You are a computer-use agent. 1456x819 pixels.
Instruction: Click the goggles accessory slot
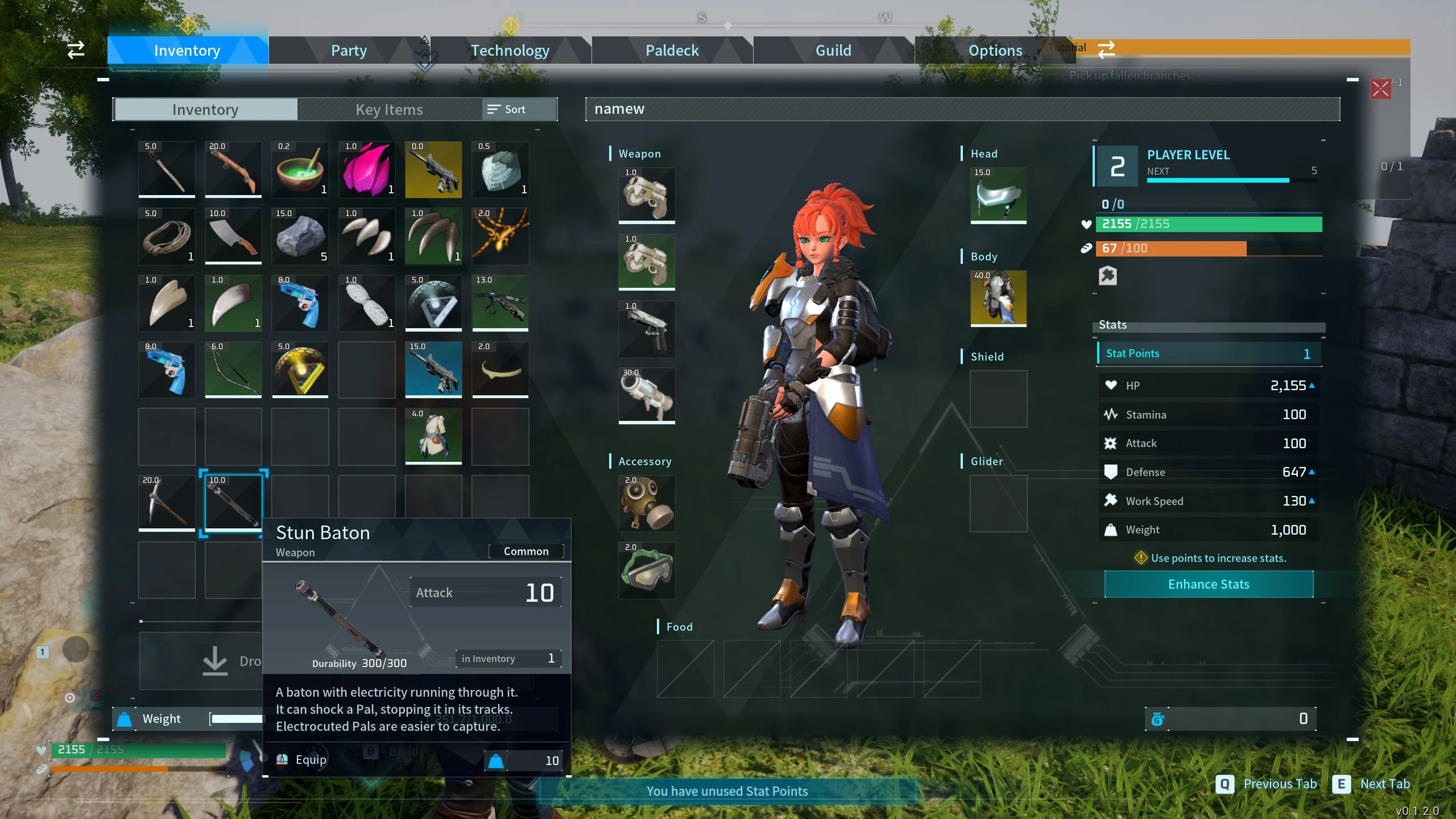coord(646,570)
